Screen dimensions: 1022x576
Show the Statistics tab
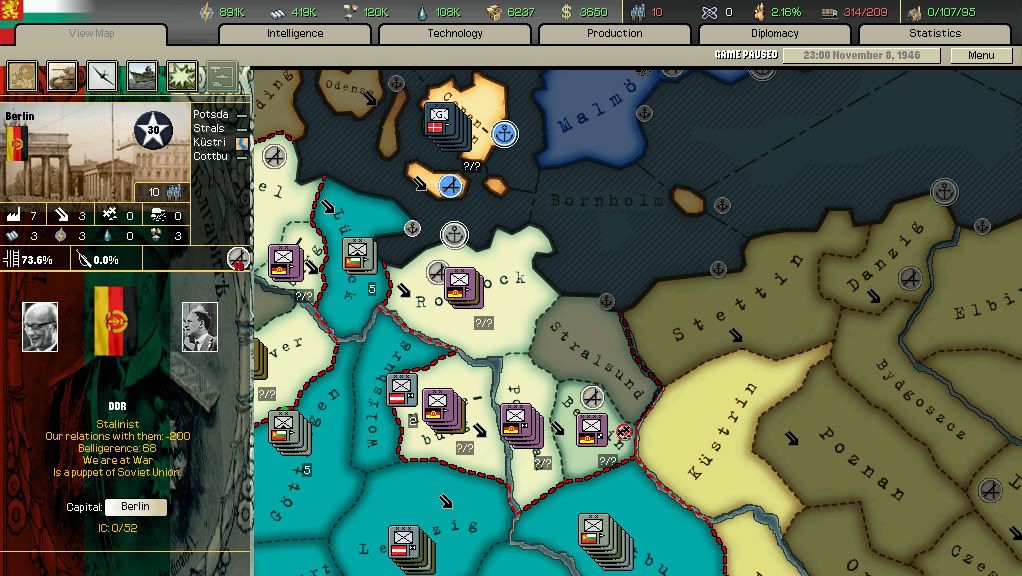click(x=935, y=34)
